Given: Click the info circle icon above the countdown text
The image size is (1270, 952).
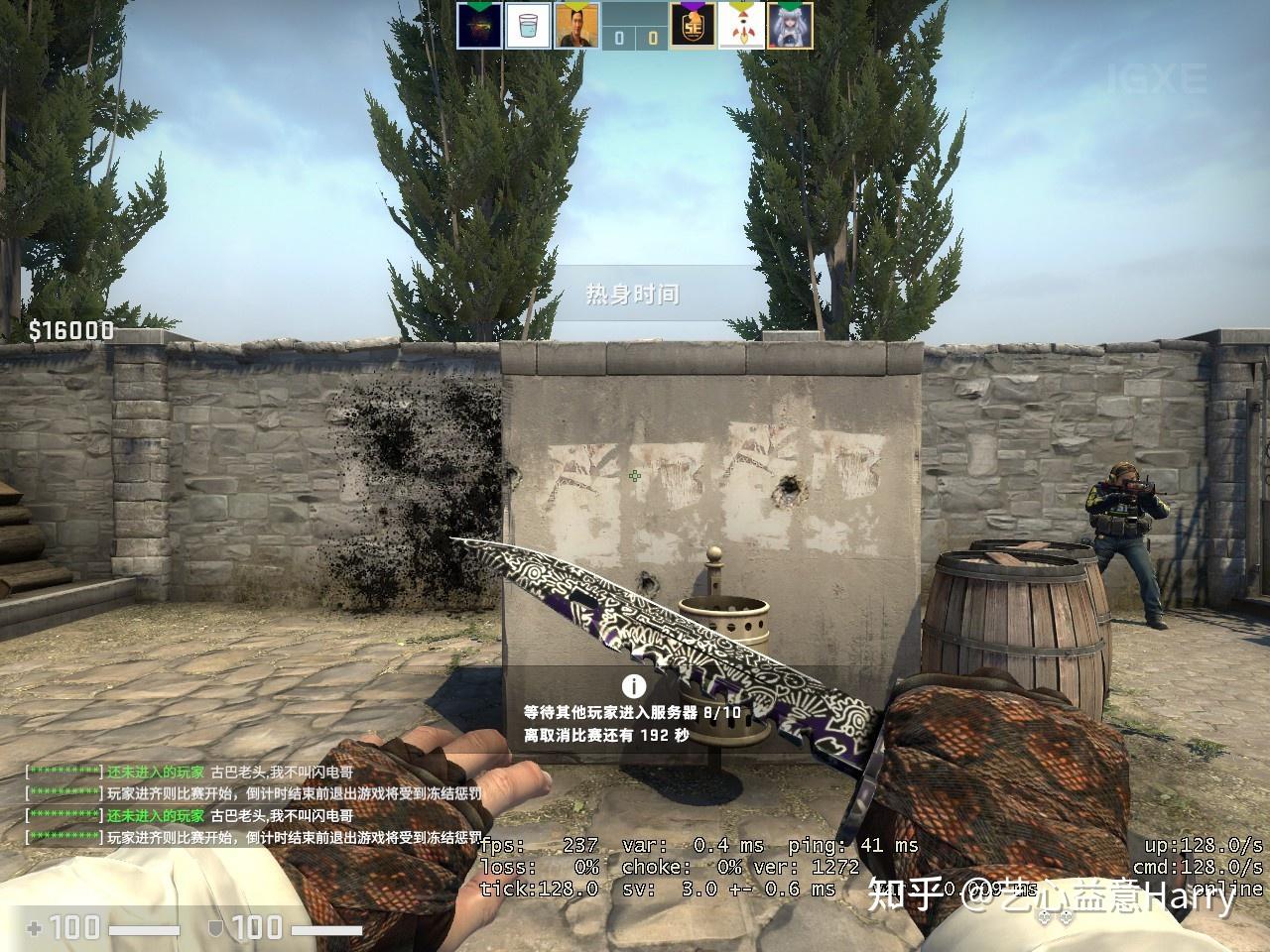Looking at the screenshot, I should tap(633, 684).
